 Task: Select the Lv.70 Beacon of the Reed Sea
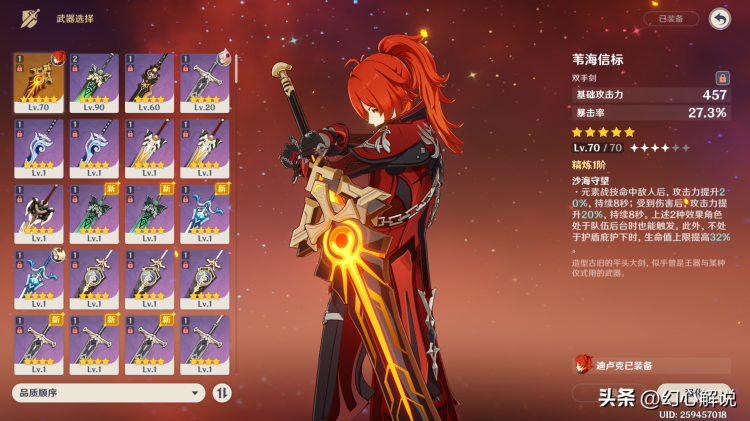tap(39, 83)
